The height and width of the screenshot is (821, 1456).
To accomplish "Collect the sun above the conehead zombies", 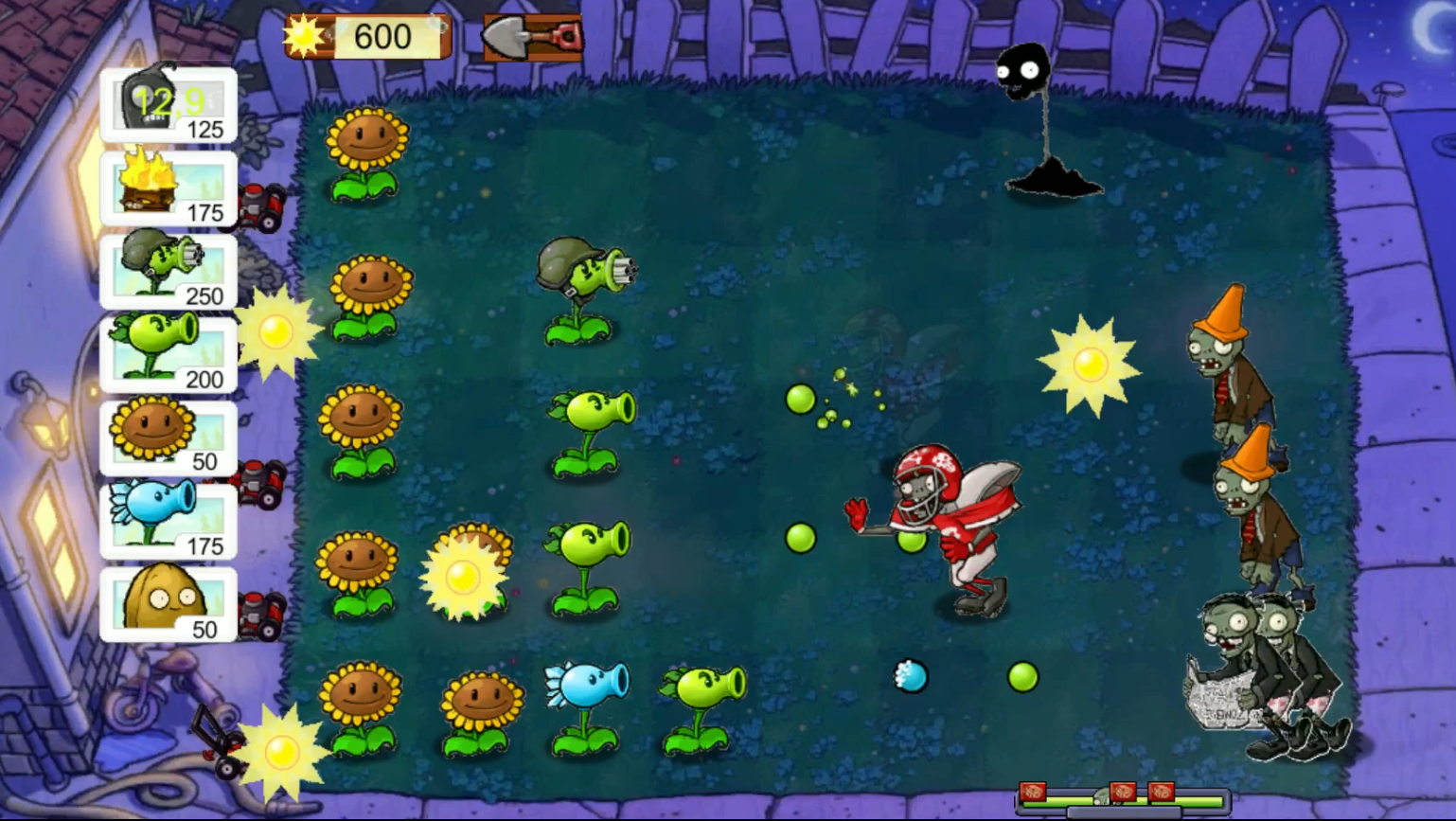I will click(x=1091, y=363).
